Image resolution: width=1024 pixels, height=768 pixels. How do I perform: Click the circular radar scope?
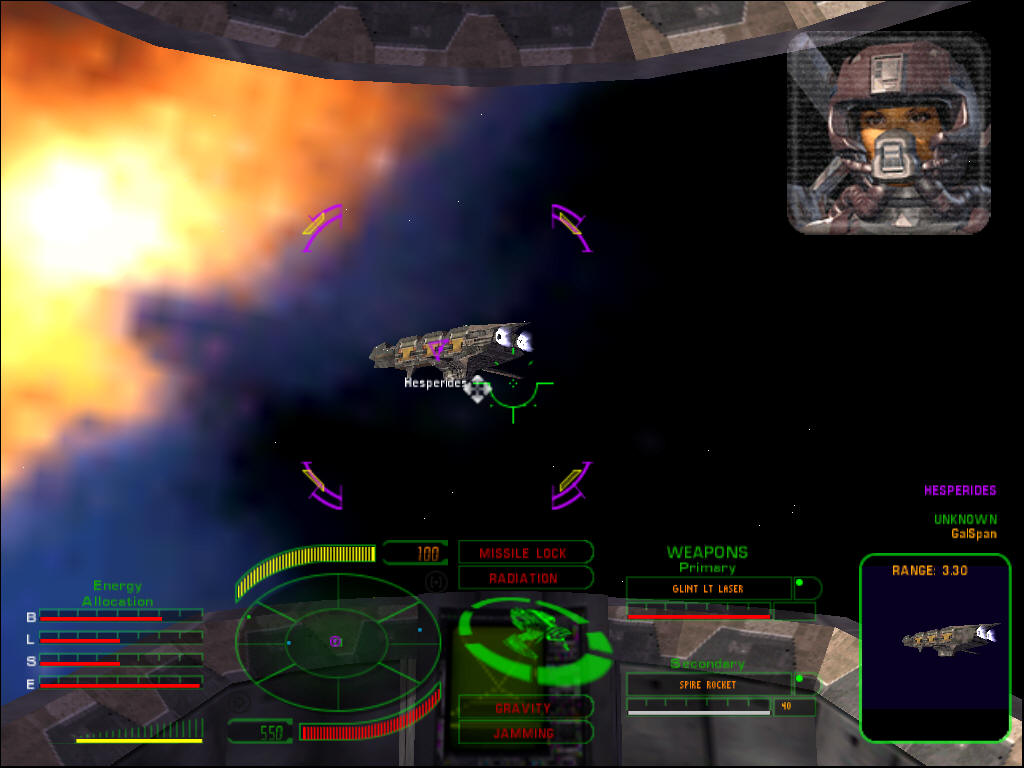(338, 641)
